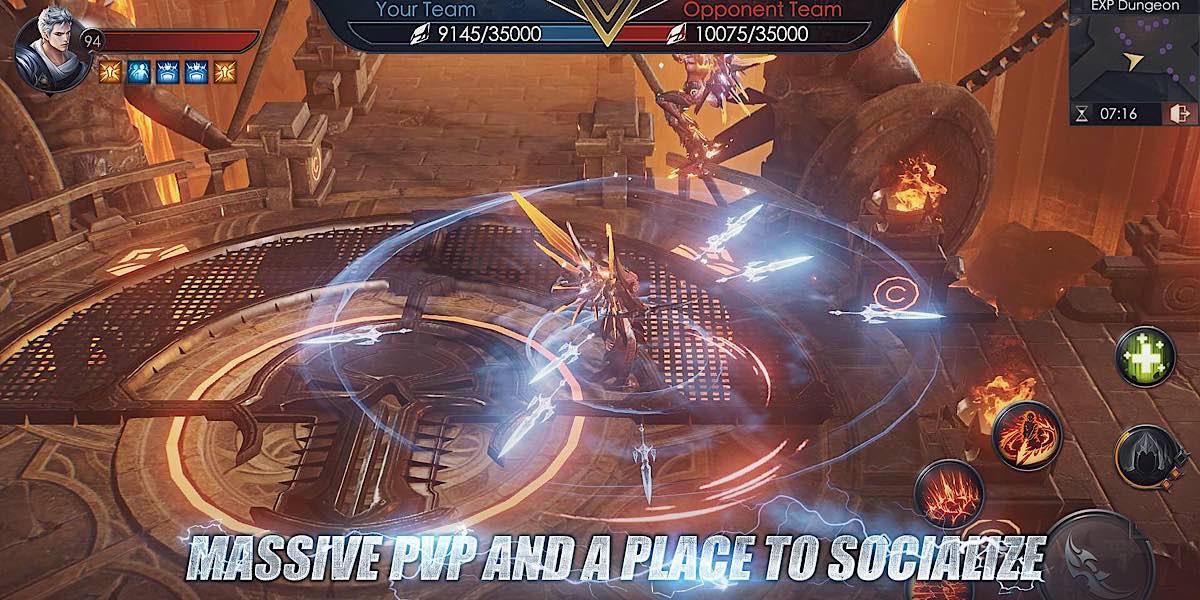Cast the fiery ground spikes skill
1200x600 pixels.
coord(947,493)
